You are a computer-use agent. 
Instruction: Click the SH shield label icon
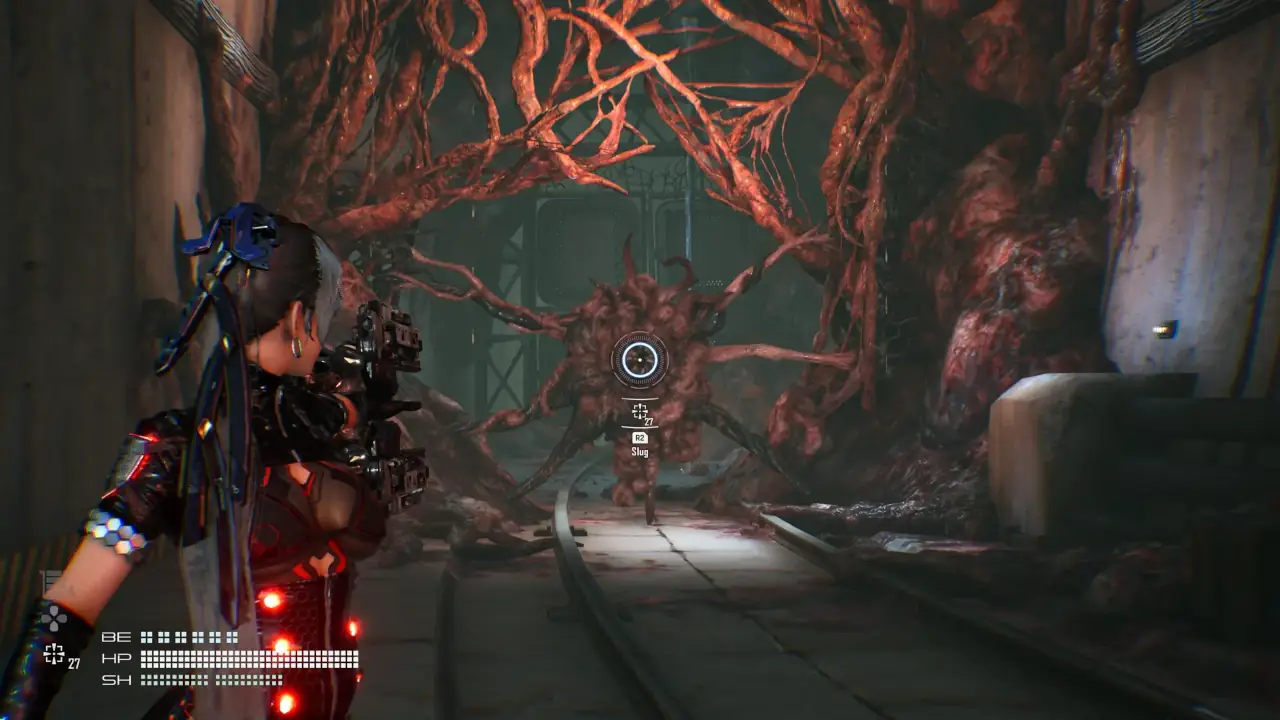coord(116,679)
